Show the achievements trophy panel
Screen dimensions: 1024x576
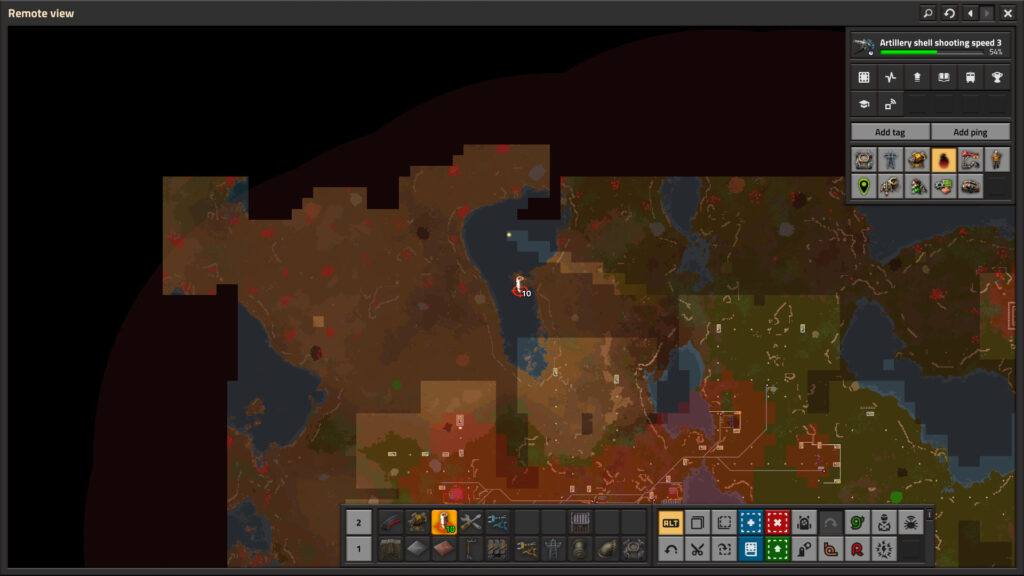point(996,77)
